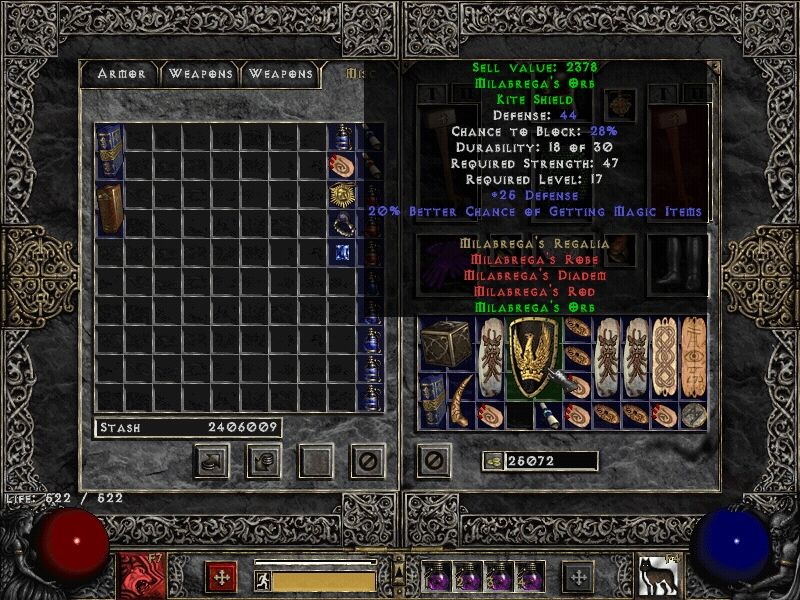Click the gold sunburst amulet in stash
The height and width of the screenshot is (600, 800).
click(x=342, y=194)
